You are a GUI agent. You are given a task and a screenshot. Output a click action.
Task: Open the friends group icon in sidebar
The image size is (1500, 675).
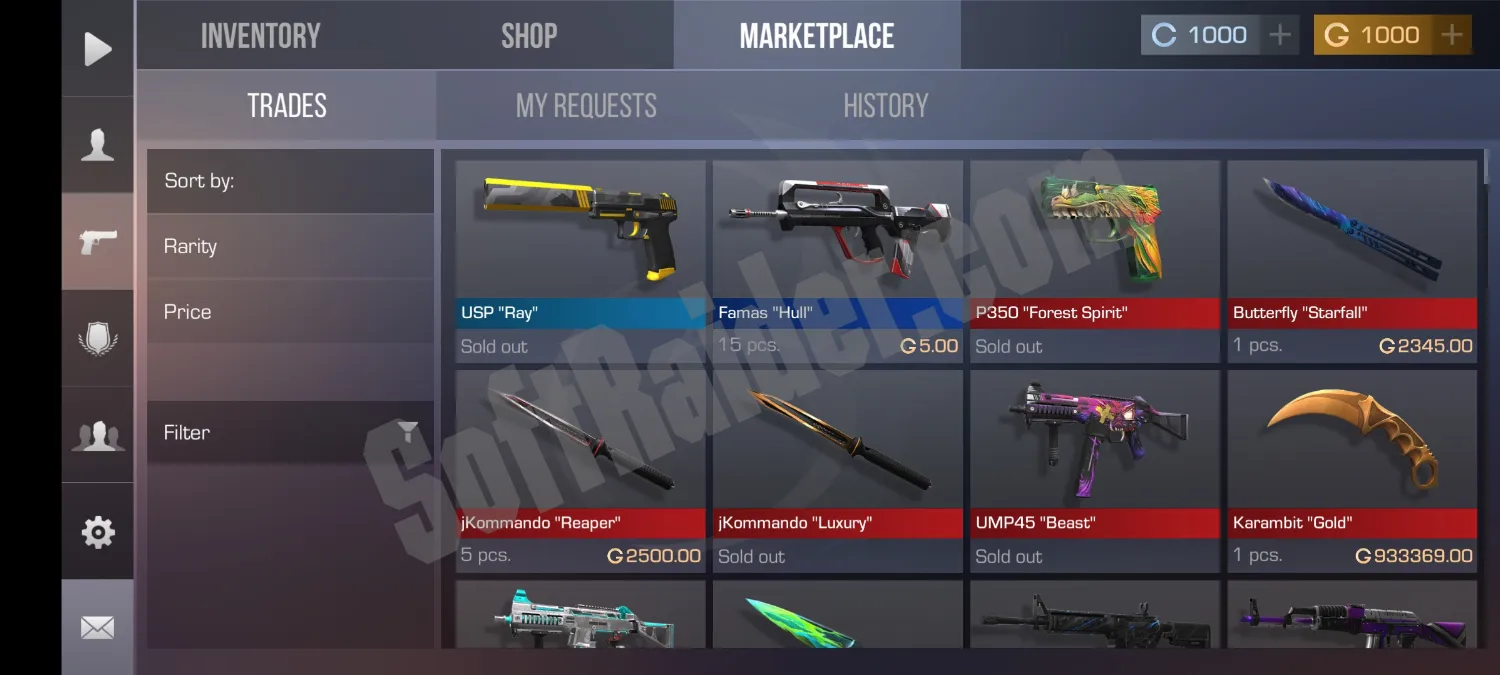pos(97,435)
